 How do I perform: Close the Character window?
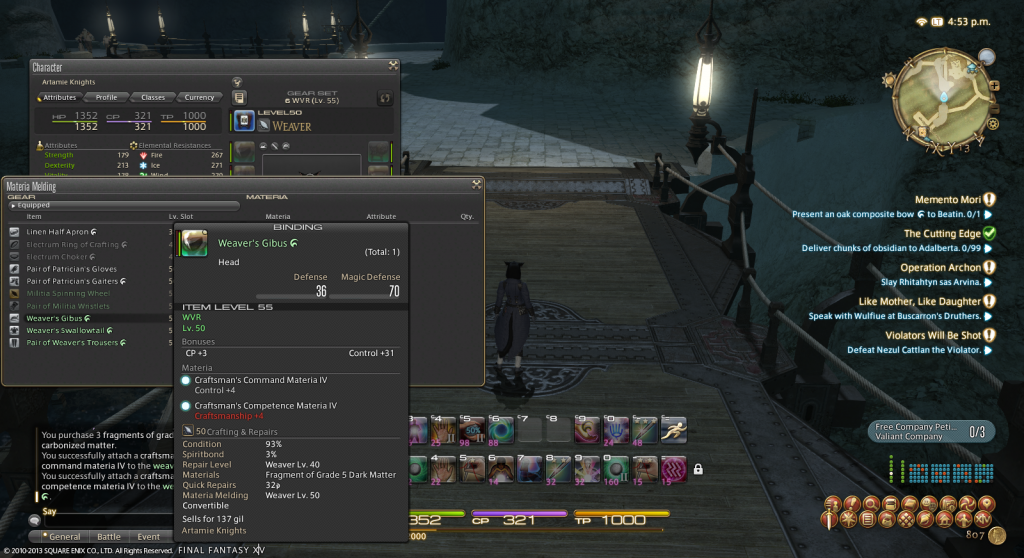393,66
